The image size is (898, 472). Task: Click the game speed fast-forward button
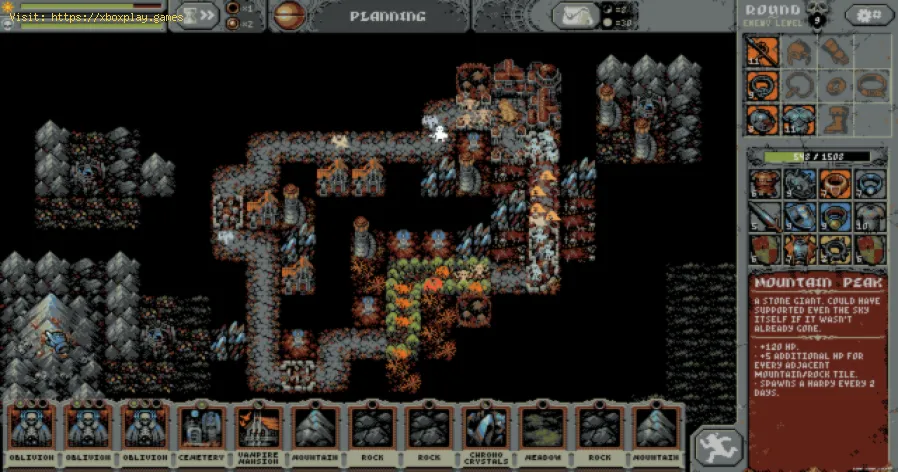(198, 15)
